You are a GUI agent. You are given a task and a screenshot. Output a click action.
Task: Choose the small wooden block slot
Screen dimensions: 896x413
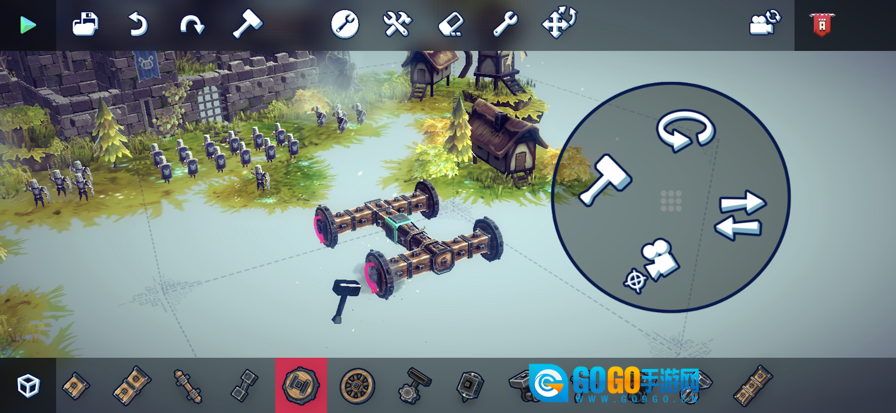(76, 385)
